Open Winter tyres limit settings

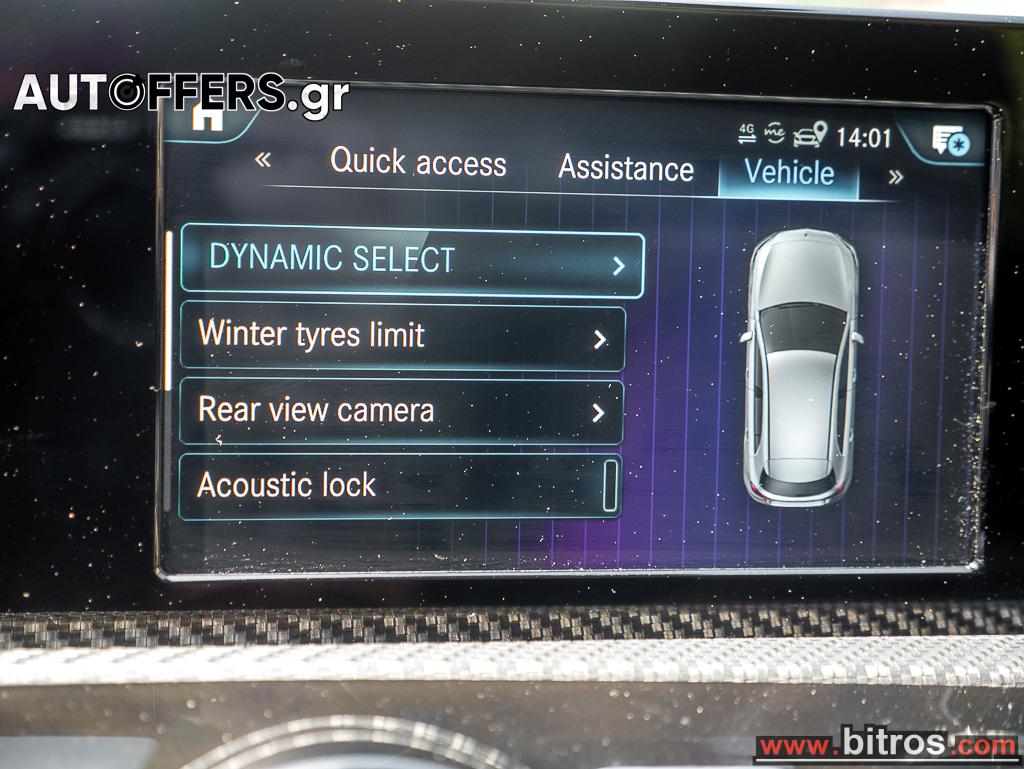[x=402, y=337]
